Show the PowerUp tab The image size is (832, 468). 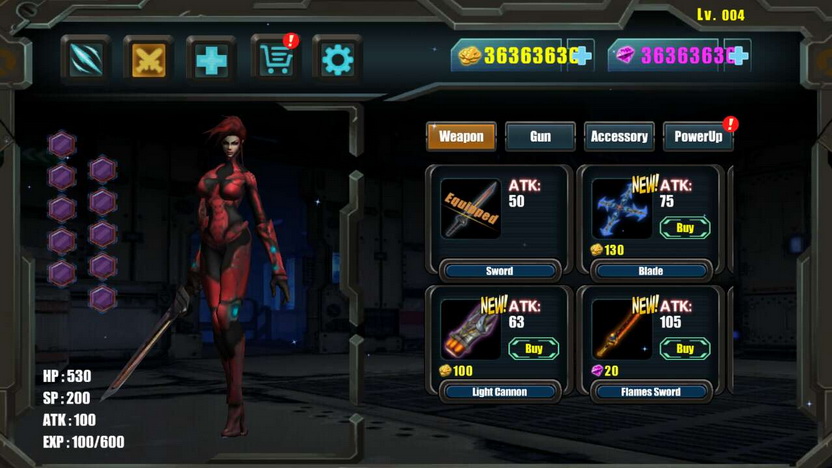coord(698,136)
